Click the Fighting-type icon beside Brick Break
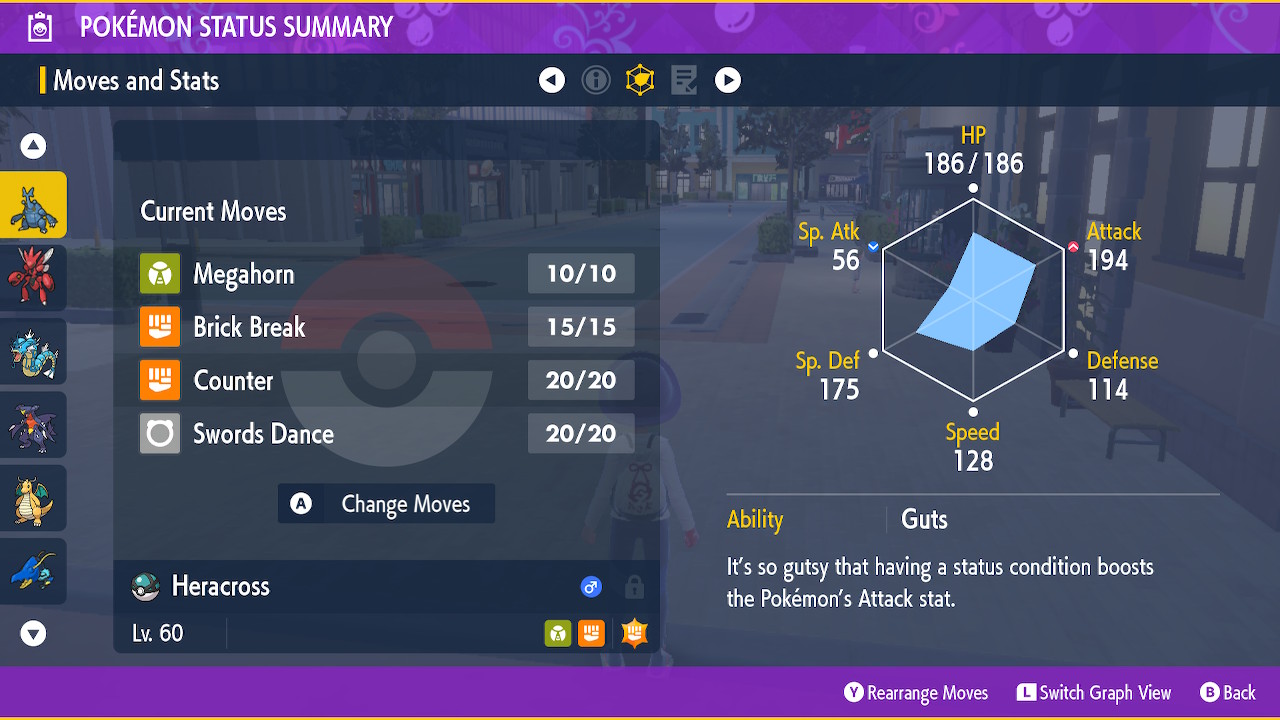Viewport: 1280px width, 720px height. (160, 326)
